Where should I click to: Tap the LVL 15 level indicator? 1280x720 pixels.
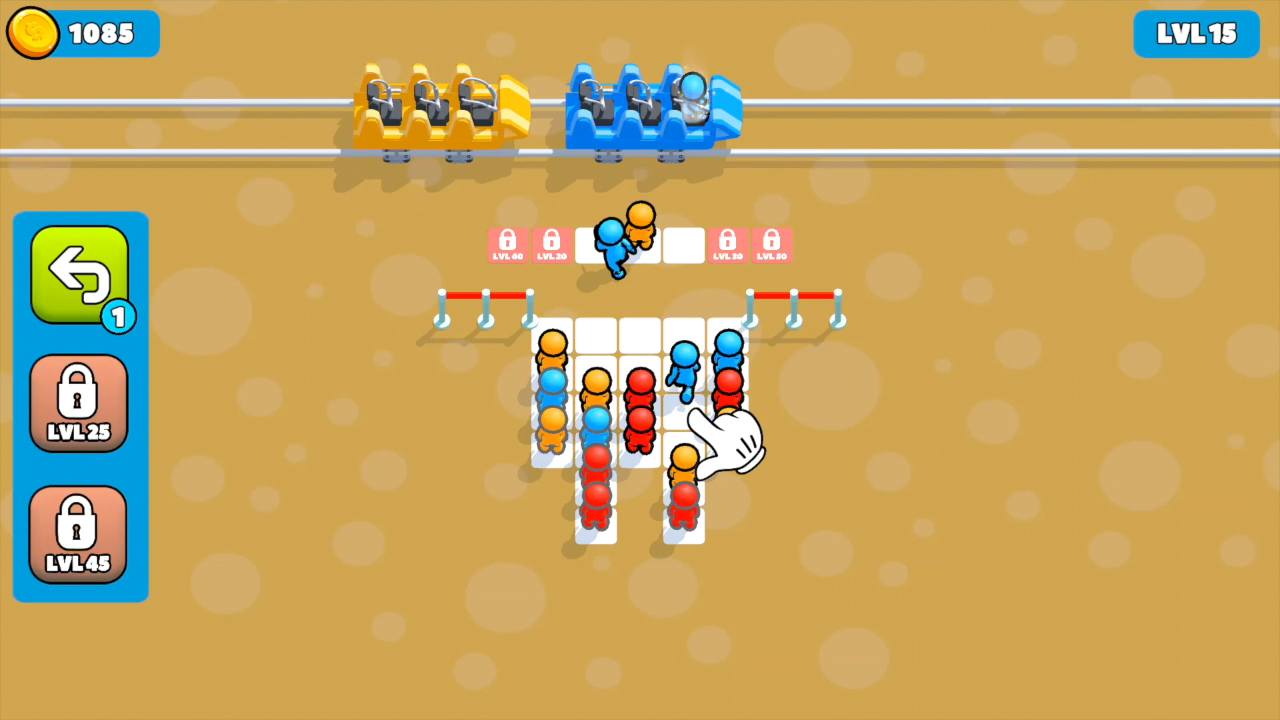pyautogui.click(x=1196, y=33)
